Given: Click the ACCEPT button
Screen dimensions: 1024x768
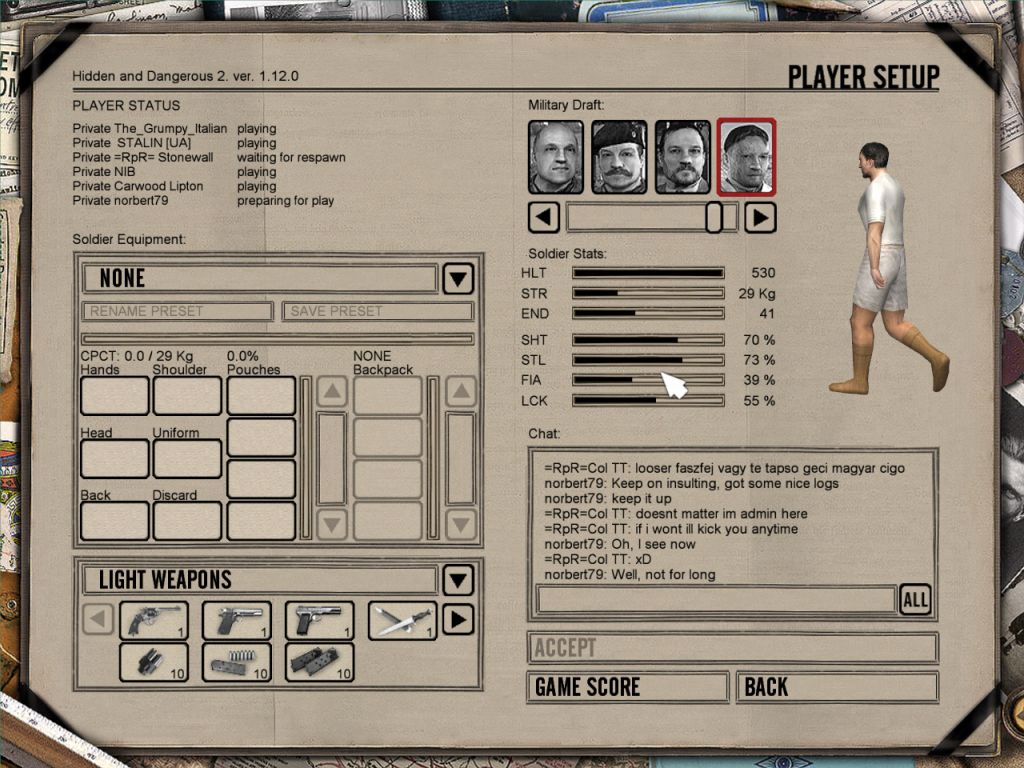Looking at the screenshot, I should (732, 647).
